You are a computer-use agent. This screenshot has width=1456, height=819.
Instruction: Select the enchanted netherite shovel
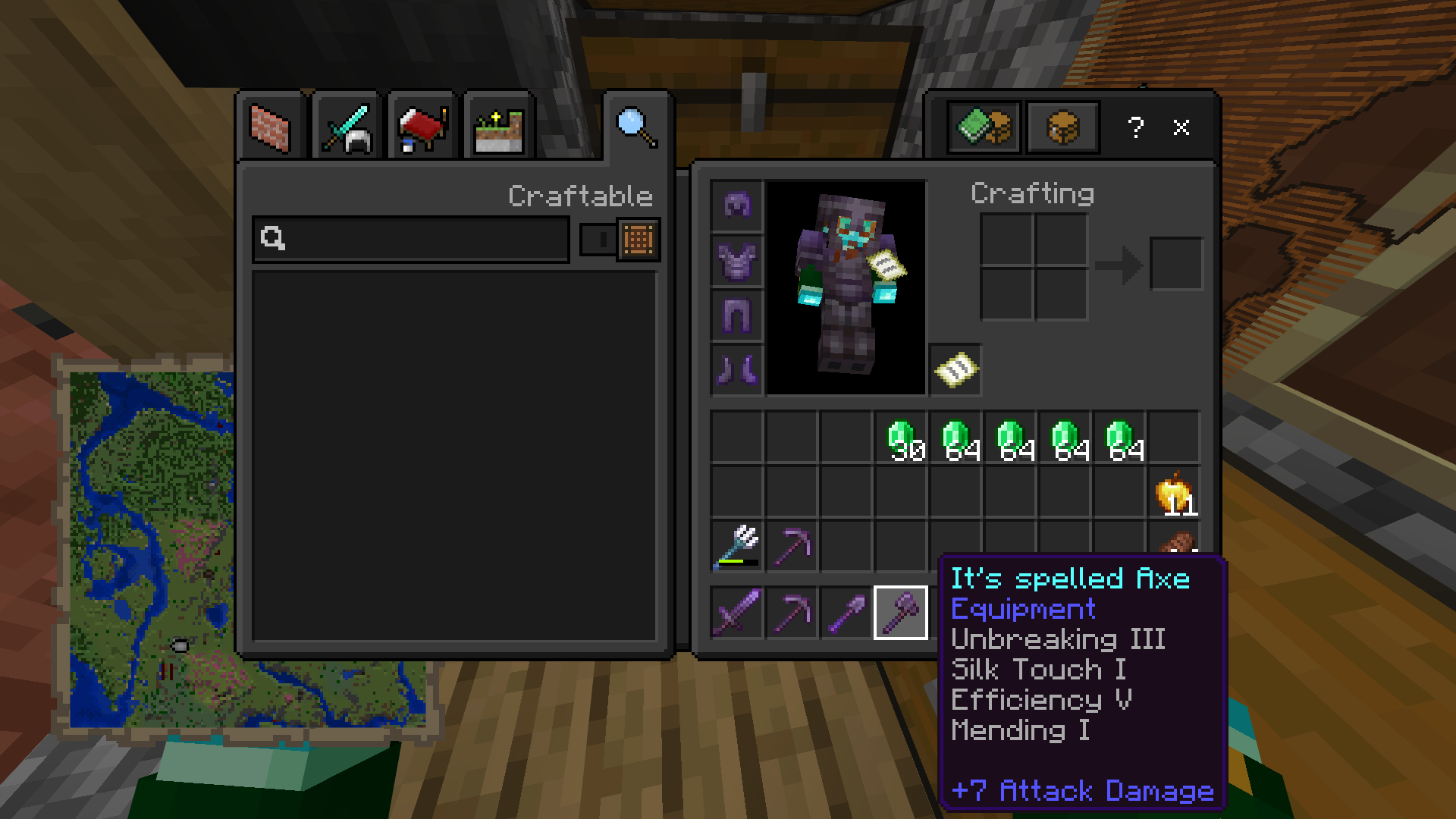click(846, 613)
